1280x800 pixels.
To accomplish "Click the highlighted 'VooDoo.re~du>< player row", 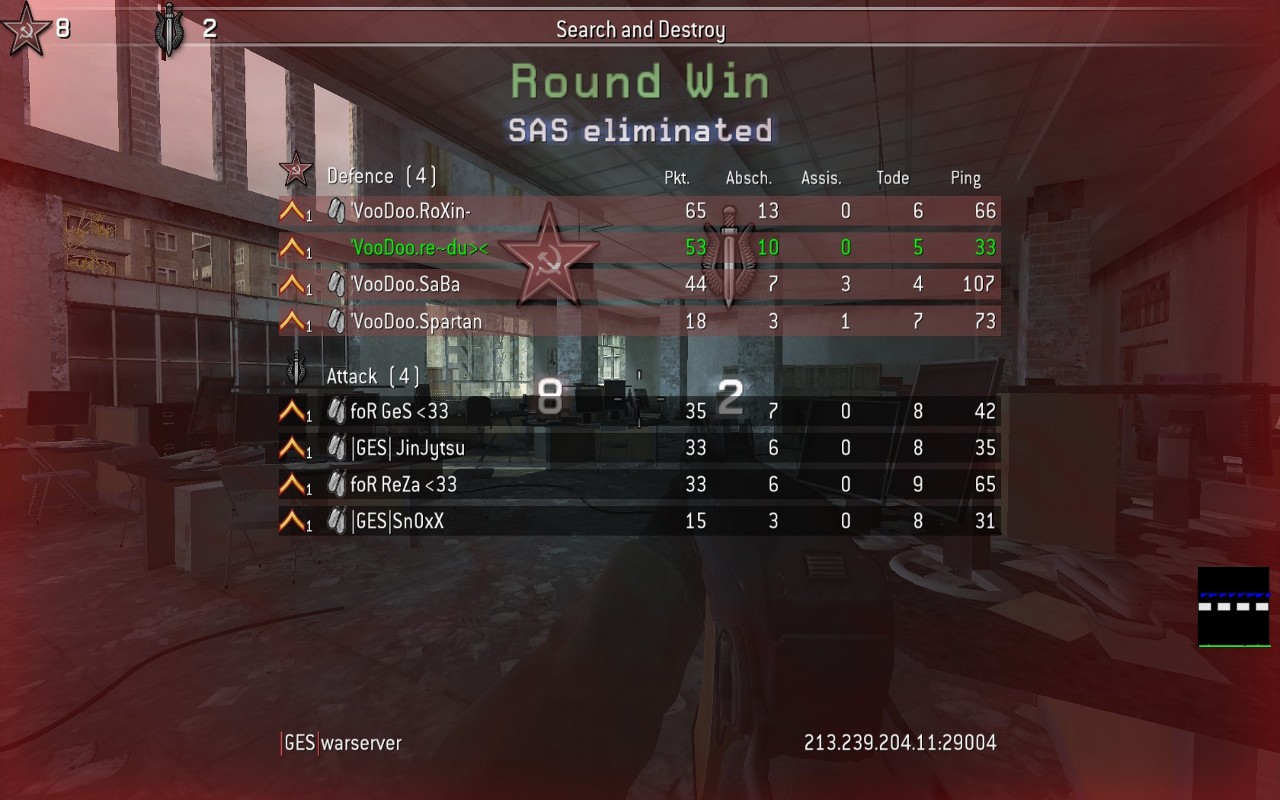I will 420,248.
